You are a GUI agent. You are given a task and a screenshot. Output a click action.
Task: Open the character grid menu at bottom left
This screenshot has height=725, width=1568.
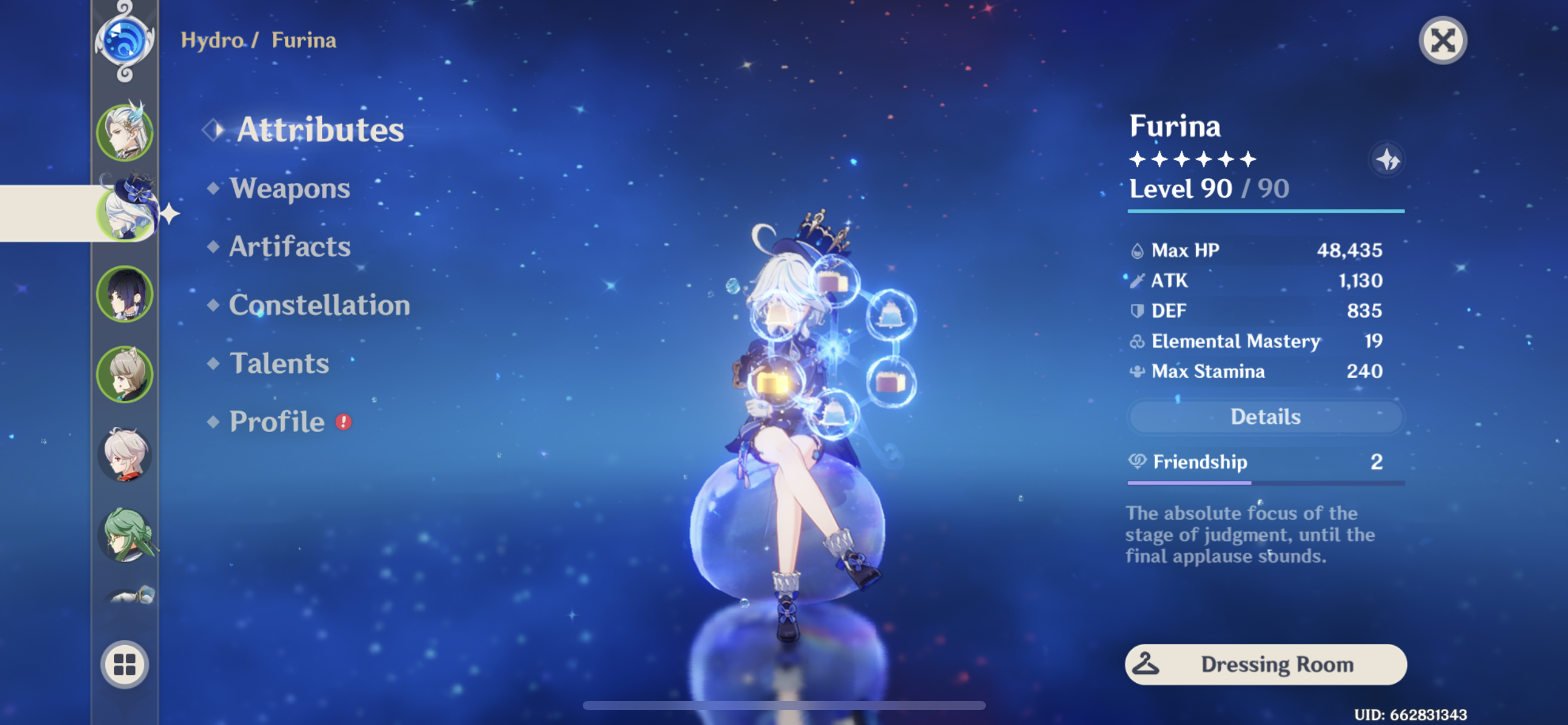pyautogui.click(x=124, y=664)
